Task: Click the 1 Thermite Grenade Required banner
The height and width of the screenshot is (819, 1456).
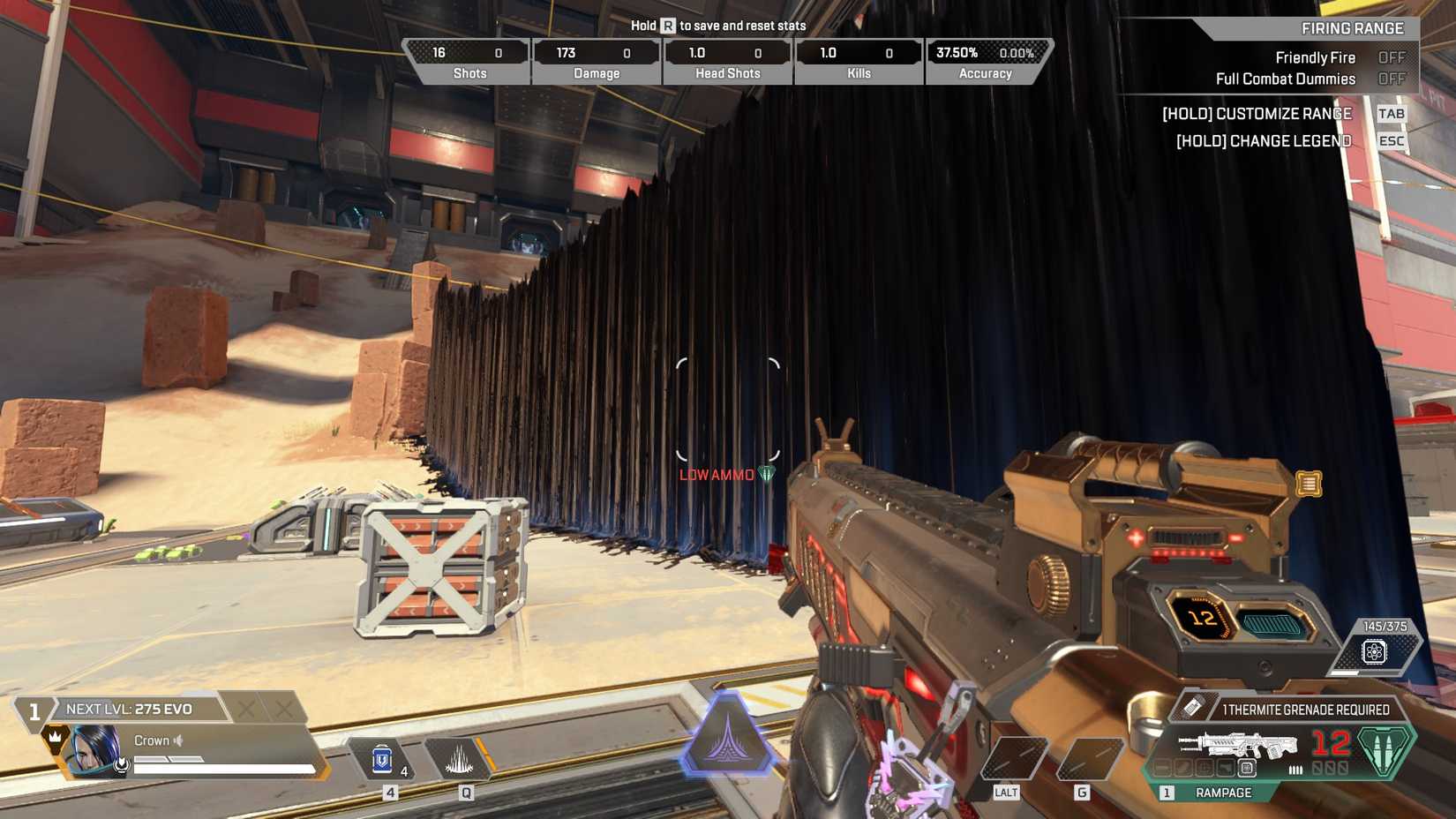Action: pos(1305,709)
